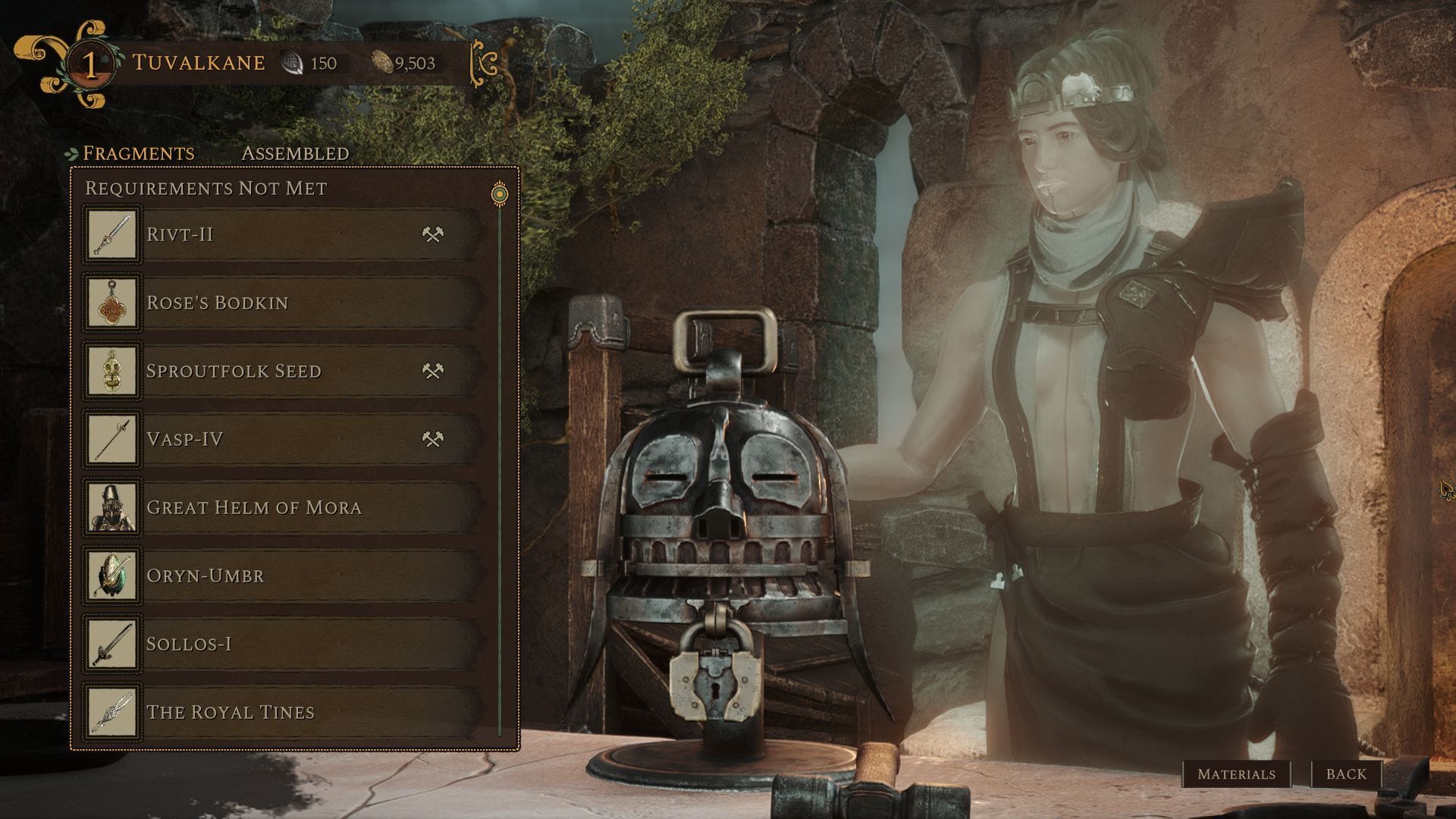The width and height of the screenshot is (1456, 819).
Task: Click the Vasp-IV polearm icon
Action: pyautogui.click(x=111, y=438)
